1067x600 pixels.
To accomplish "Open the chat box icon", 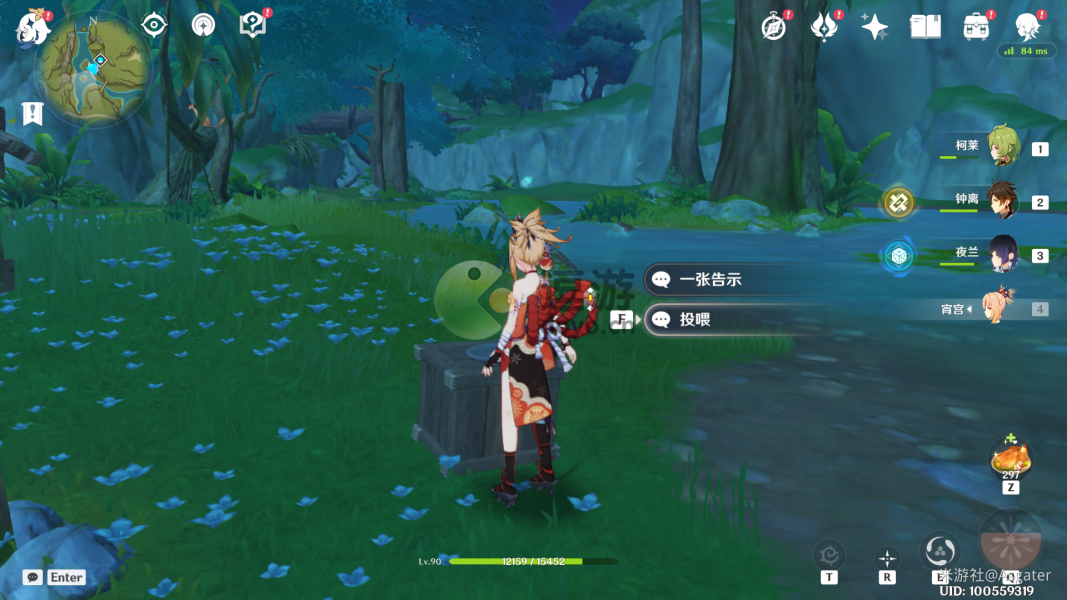I will [x=33, y=577].
